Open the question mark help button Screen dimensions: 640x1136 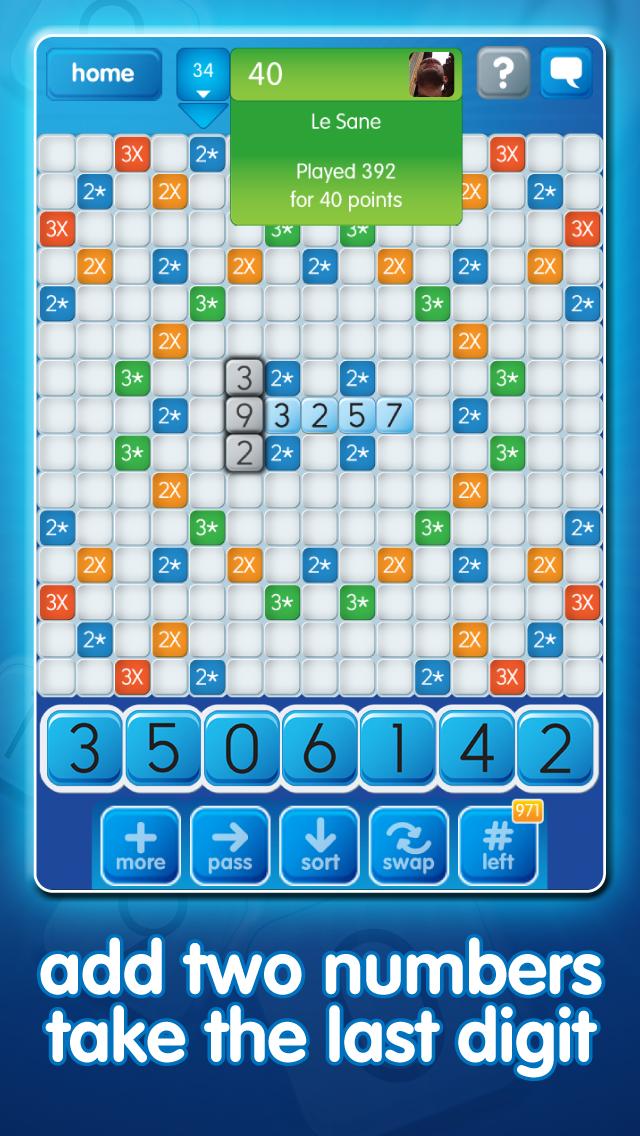coord(503,73)
